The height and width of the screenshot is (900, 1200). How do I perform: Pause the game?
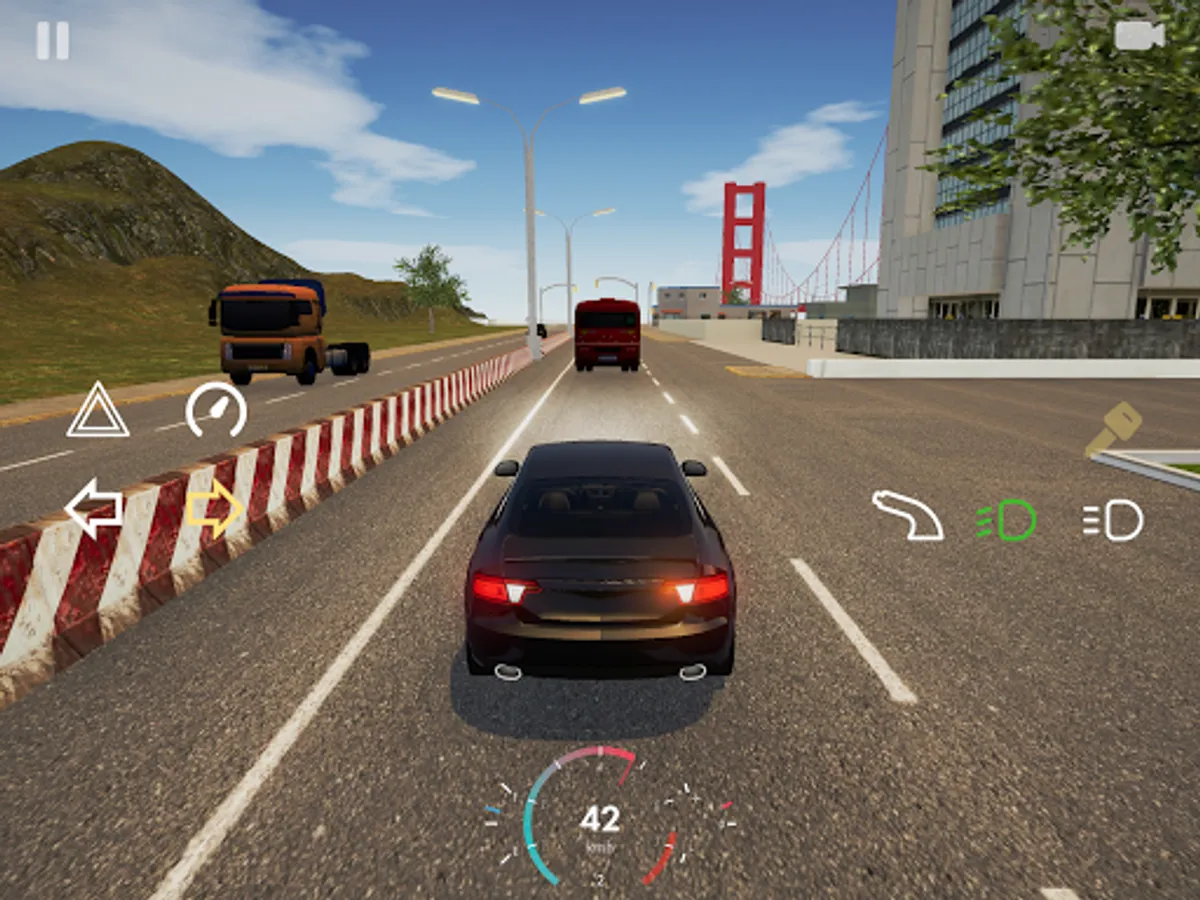coord(53,41)
